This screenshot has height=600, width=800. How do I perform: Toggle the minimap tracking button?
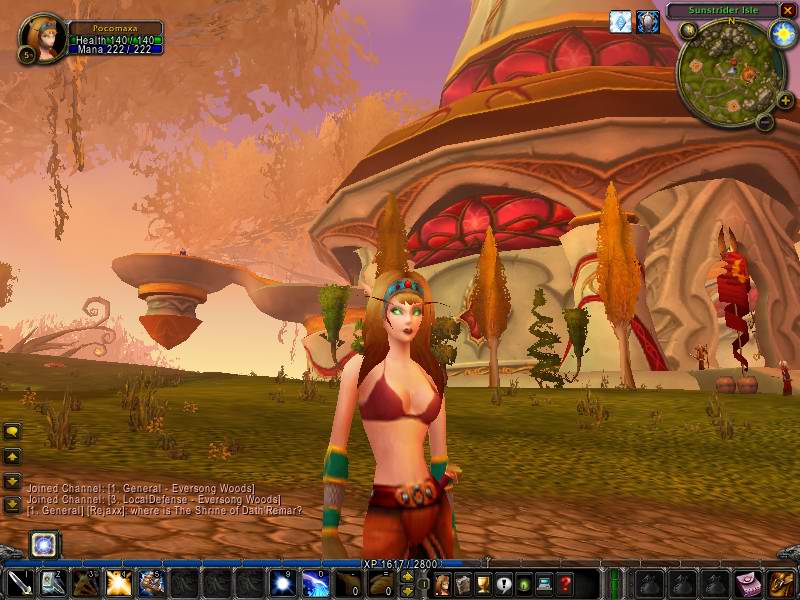tap(689, 31)
